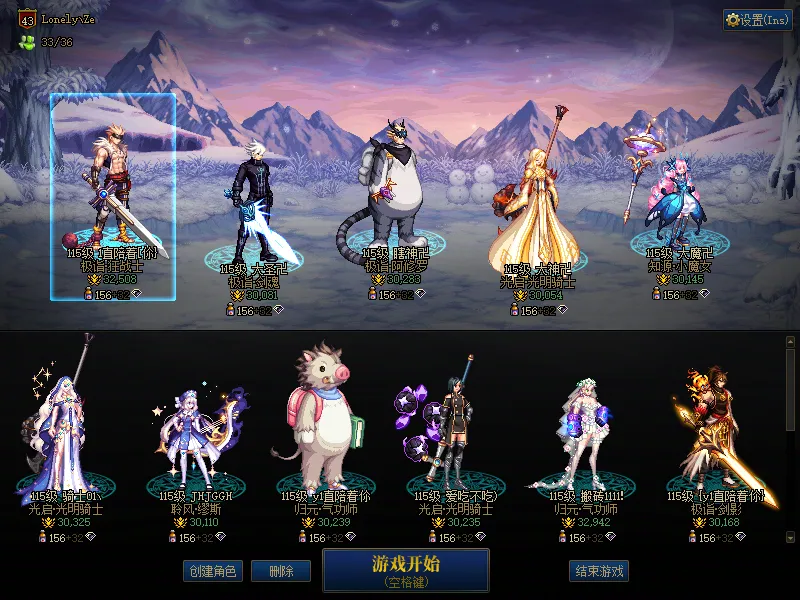Exit via the 结束游戏 button

[x=599, y=572]
